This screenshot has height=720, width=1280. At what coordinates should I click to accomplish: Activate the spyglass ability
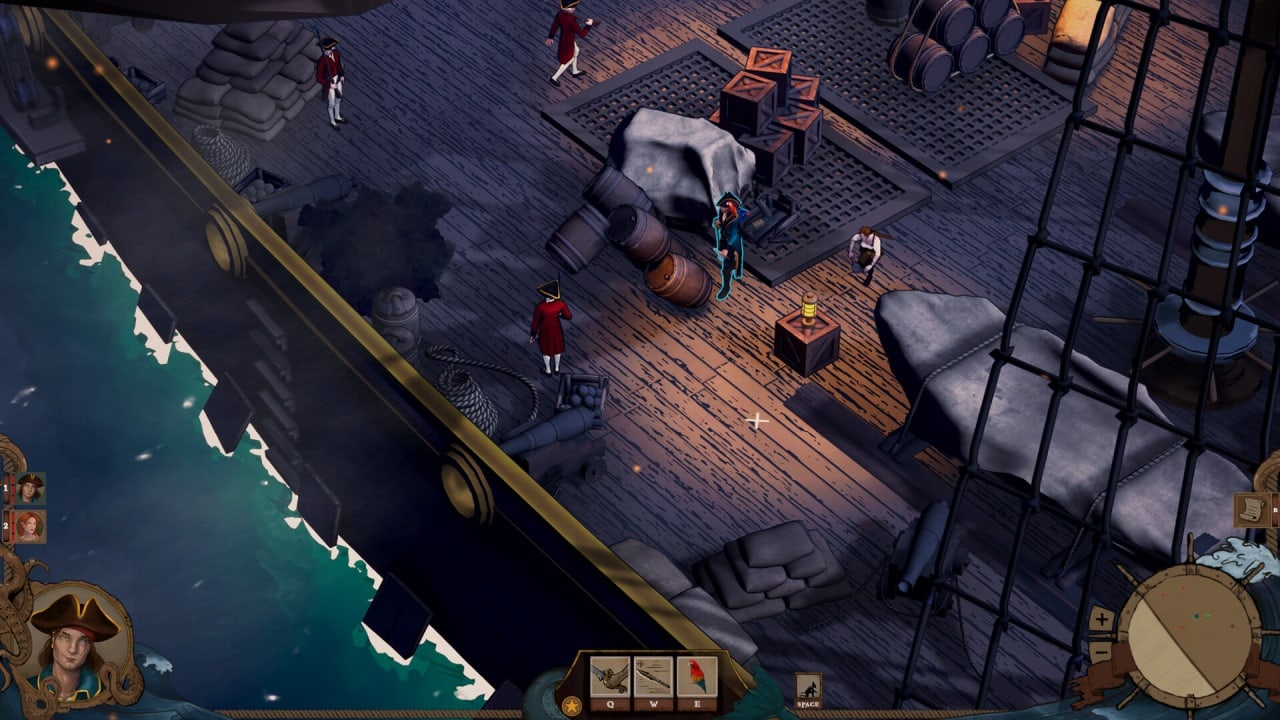click(x=653, y=676)
